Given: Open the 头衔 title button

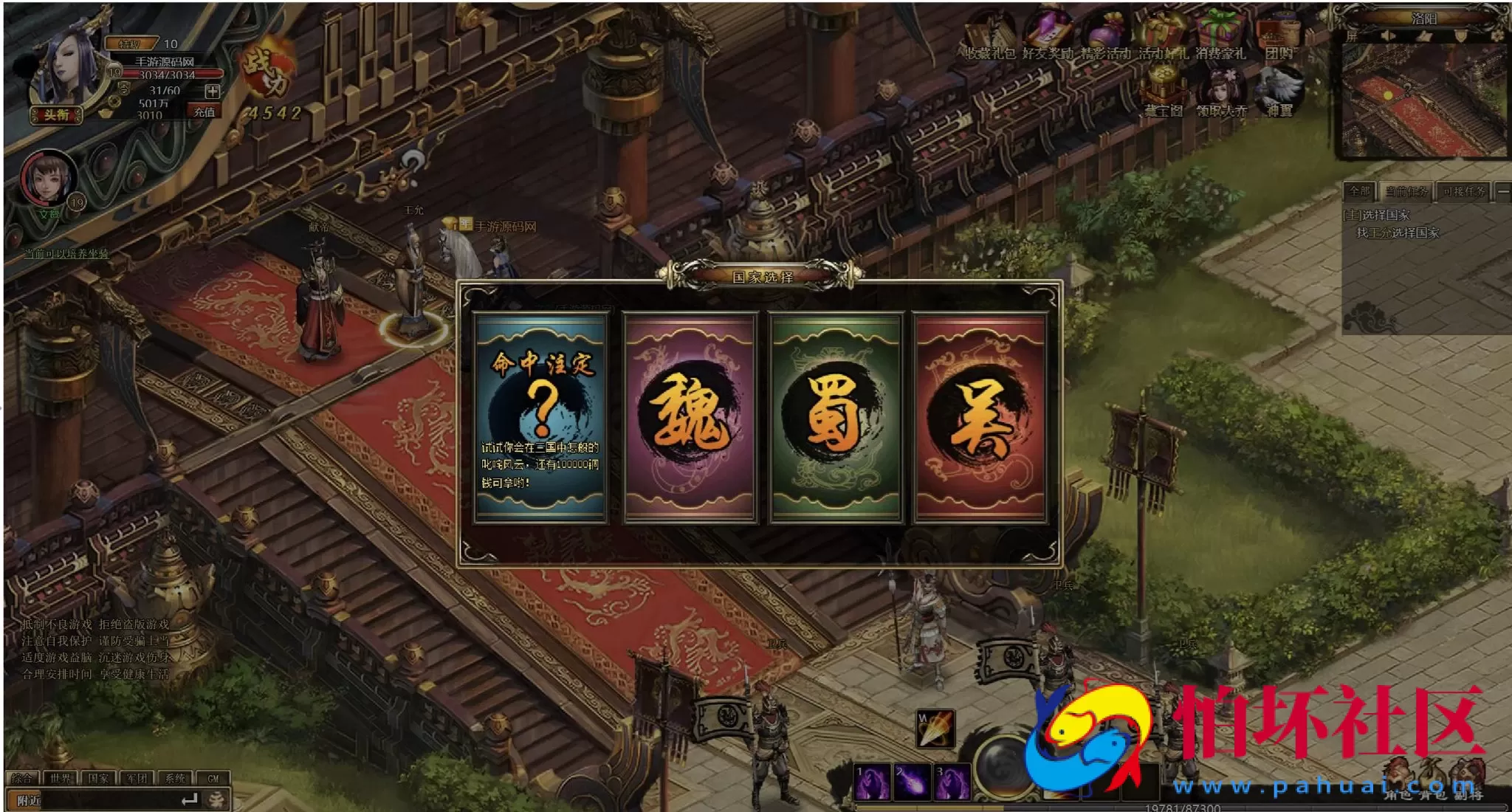Looking at the screenshot, I should [x=56, y=114].
